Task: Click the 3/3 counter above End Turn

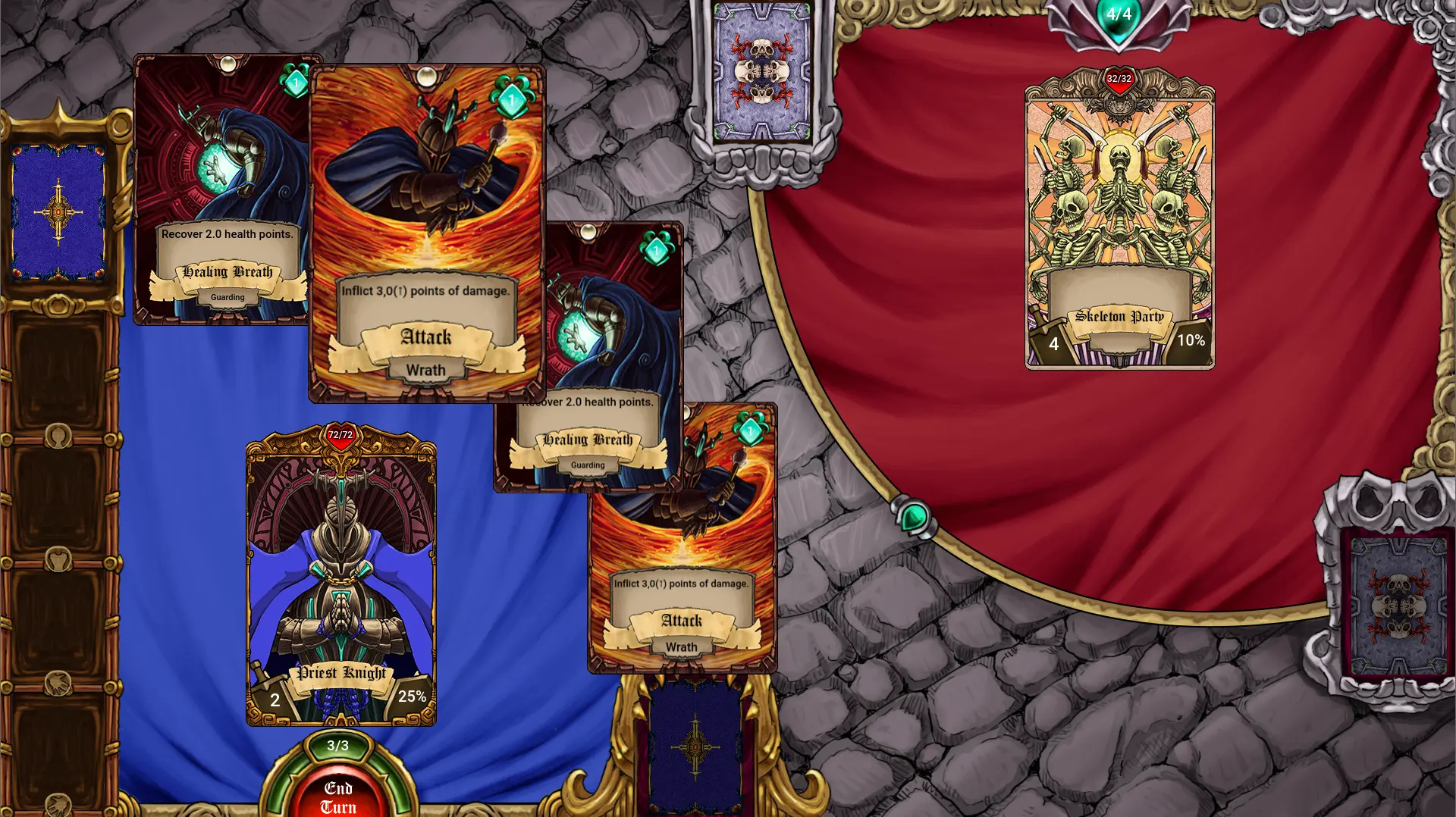Action: [338, 747]
